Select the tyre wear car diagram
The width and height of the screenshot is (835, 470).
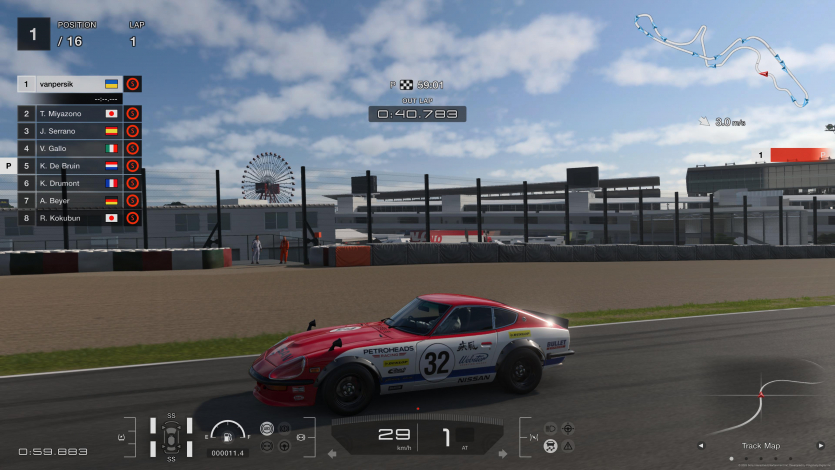coord(170,437)
